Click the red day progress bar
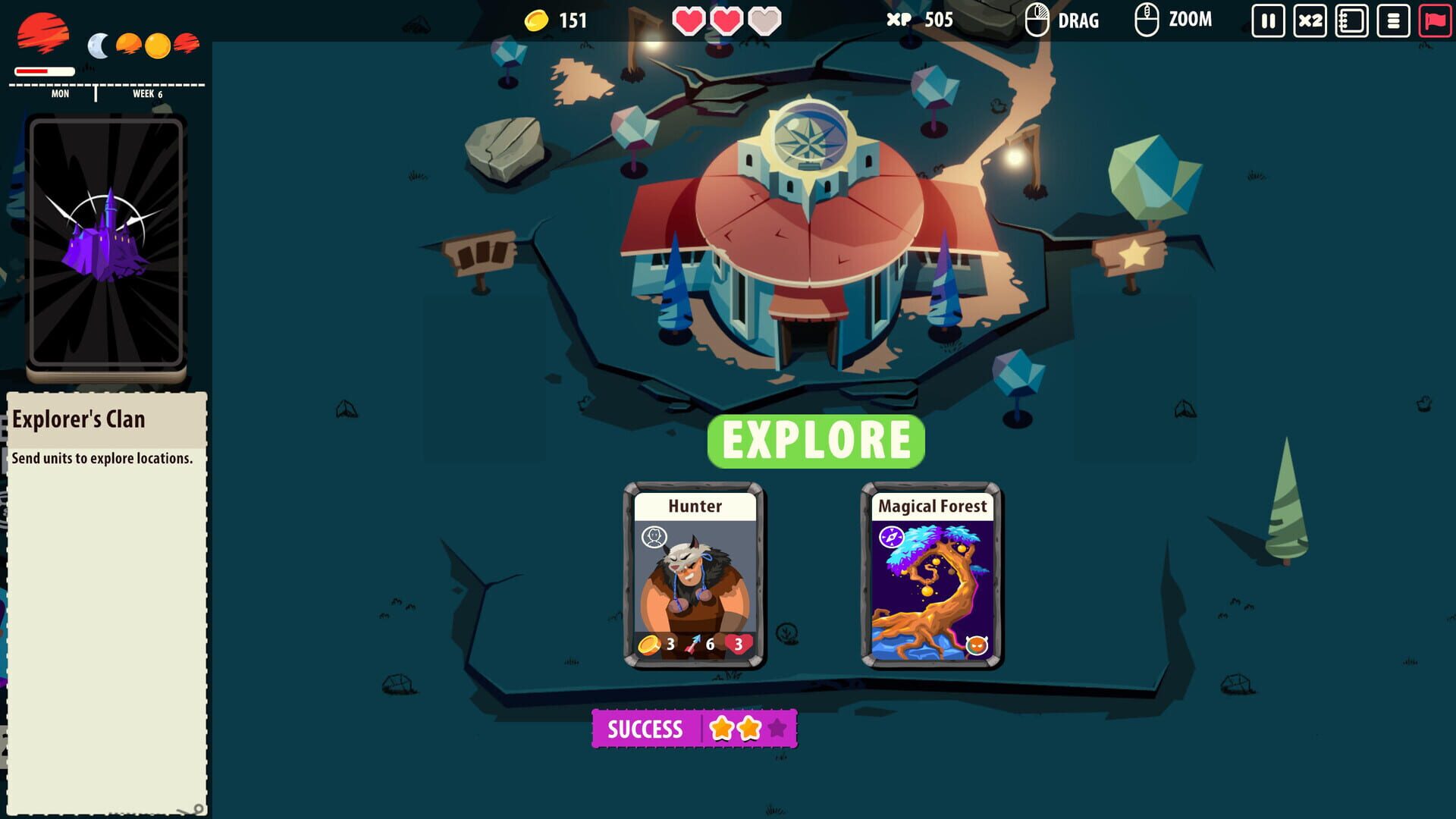Screen dimensions: 1456x819 (x=44, y=71)
